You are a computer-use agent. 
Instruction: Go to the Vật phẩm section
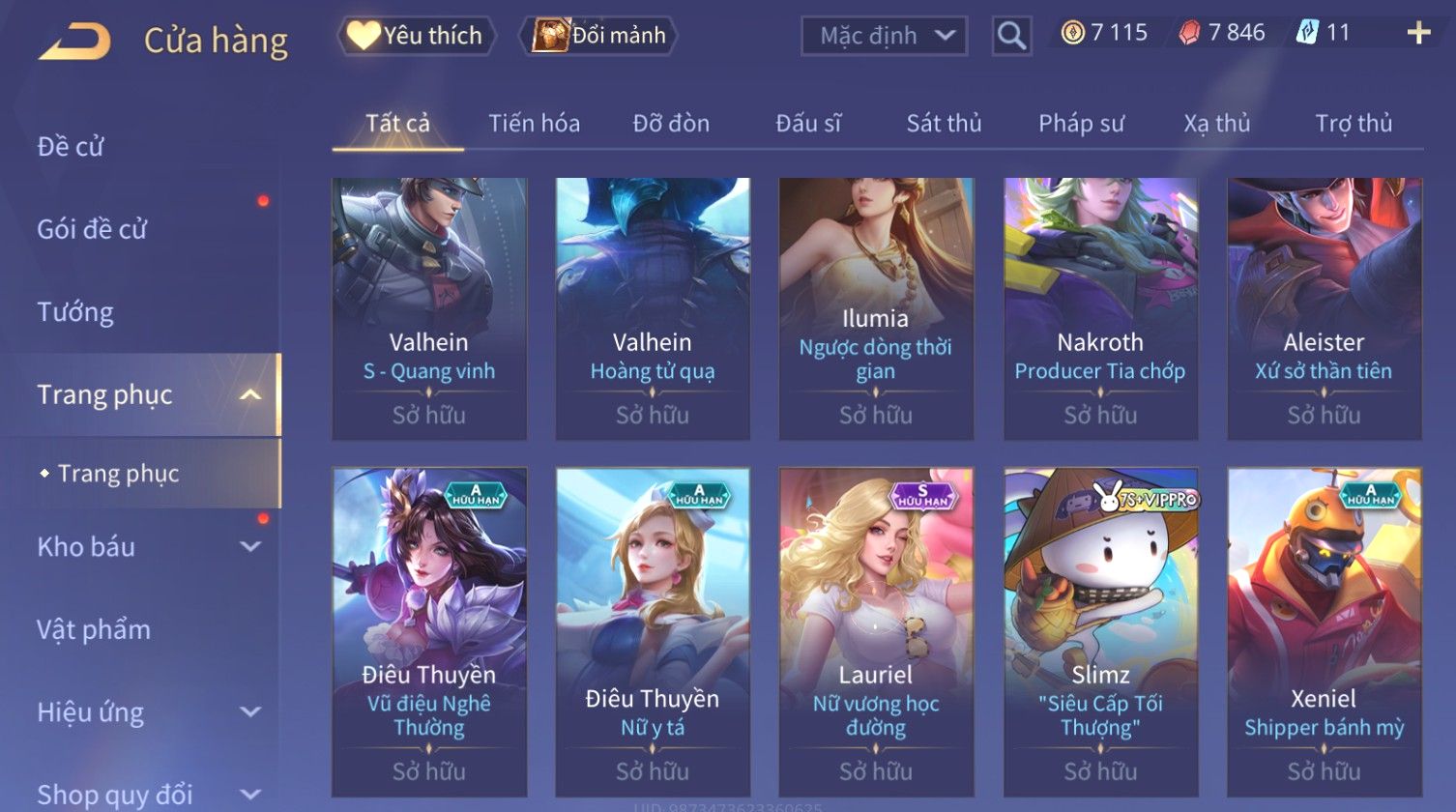point(94,630)
